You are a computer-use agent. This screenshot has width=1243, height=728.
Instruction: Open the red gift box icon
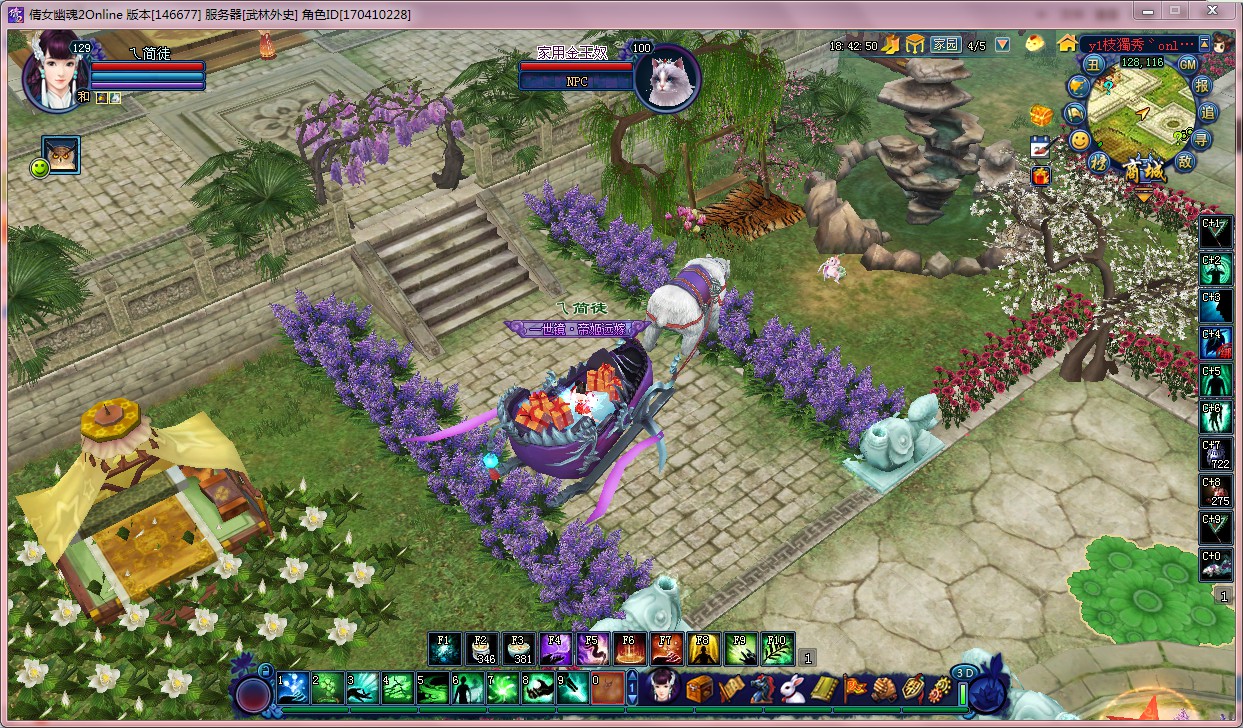coord(1040,176)
